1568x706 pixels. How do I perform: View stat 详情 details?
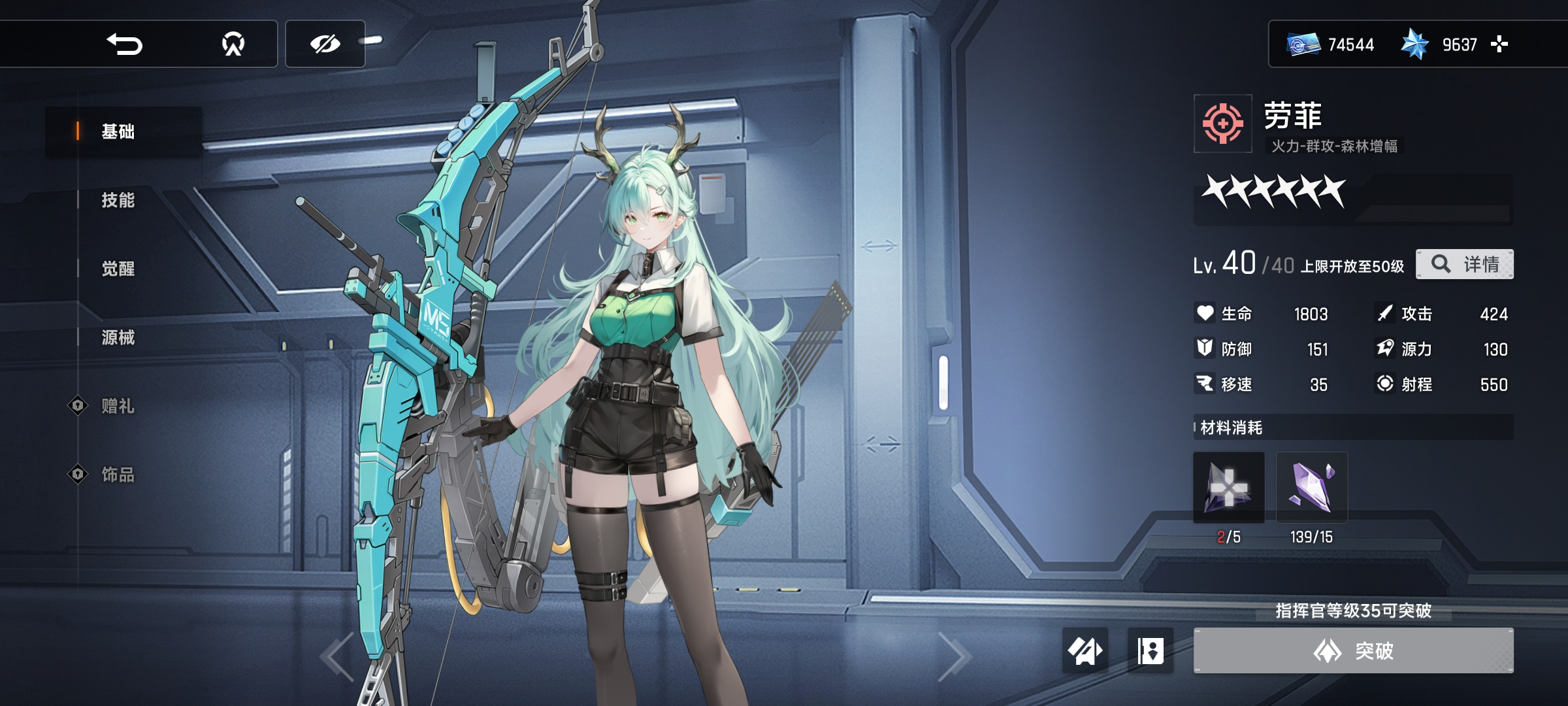pyautogui.click(x=1464, y=264)
